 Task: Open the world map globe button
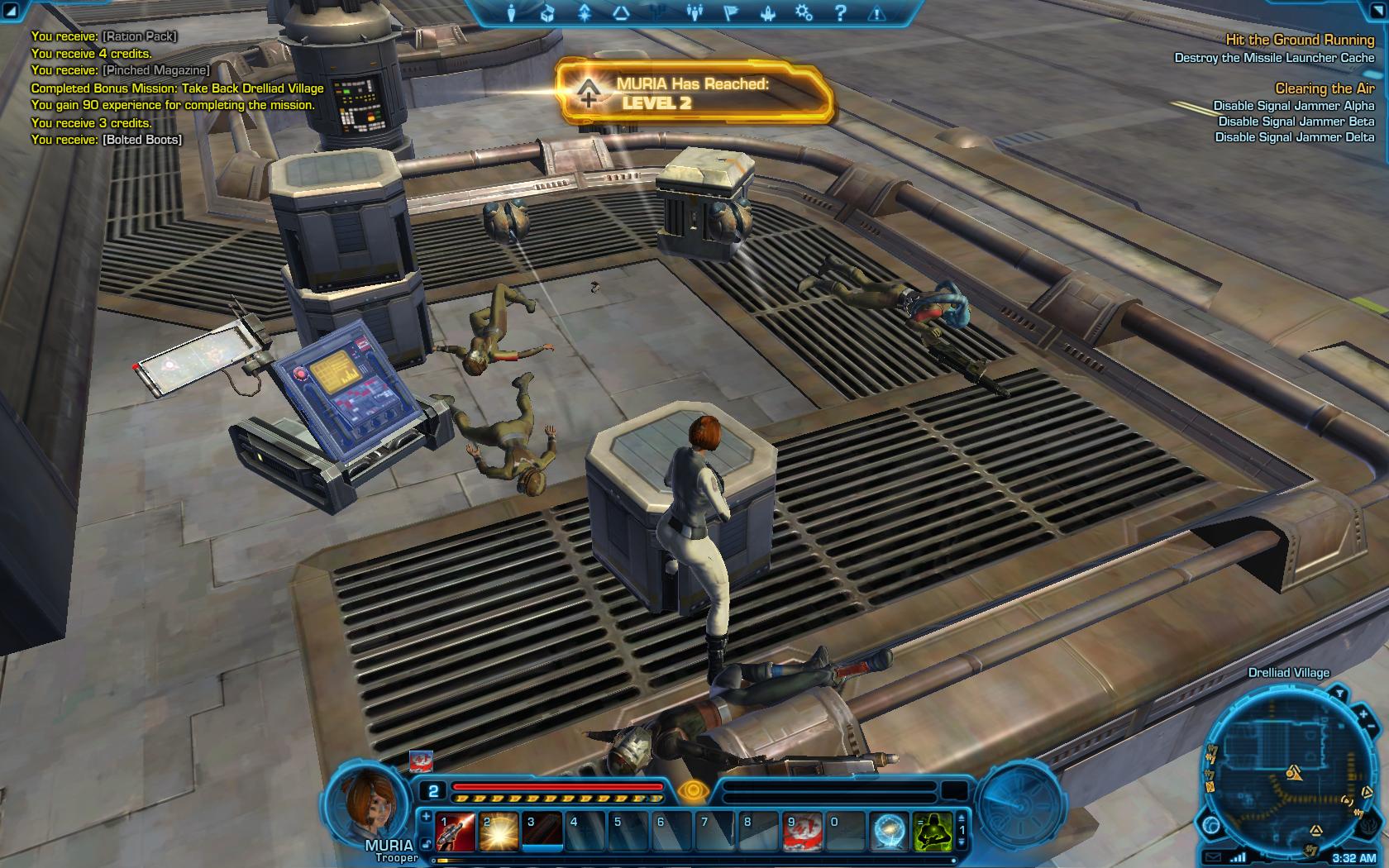tap(1213, 825)
